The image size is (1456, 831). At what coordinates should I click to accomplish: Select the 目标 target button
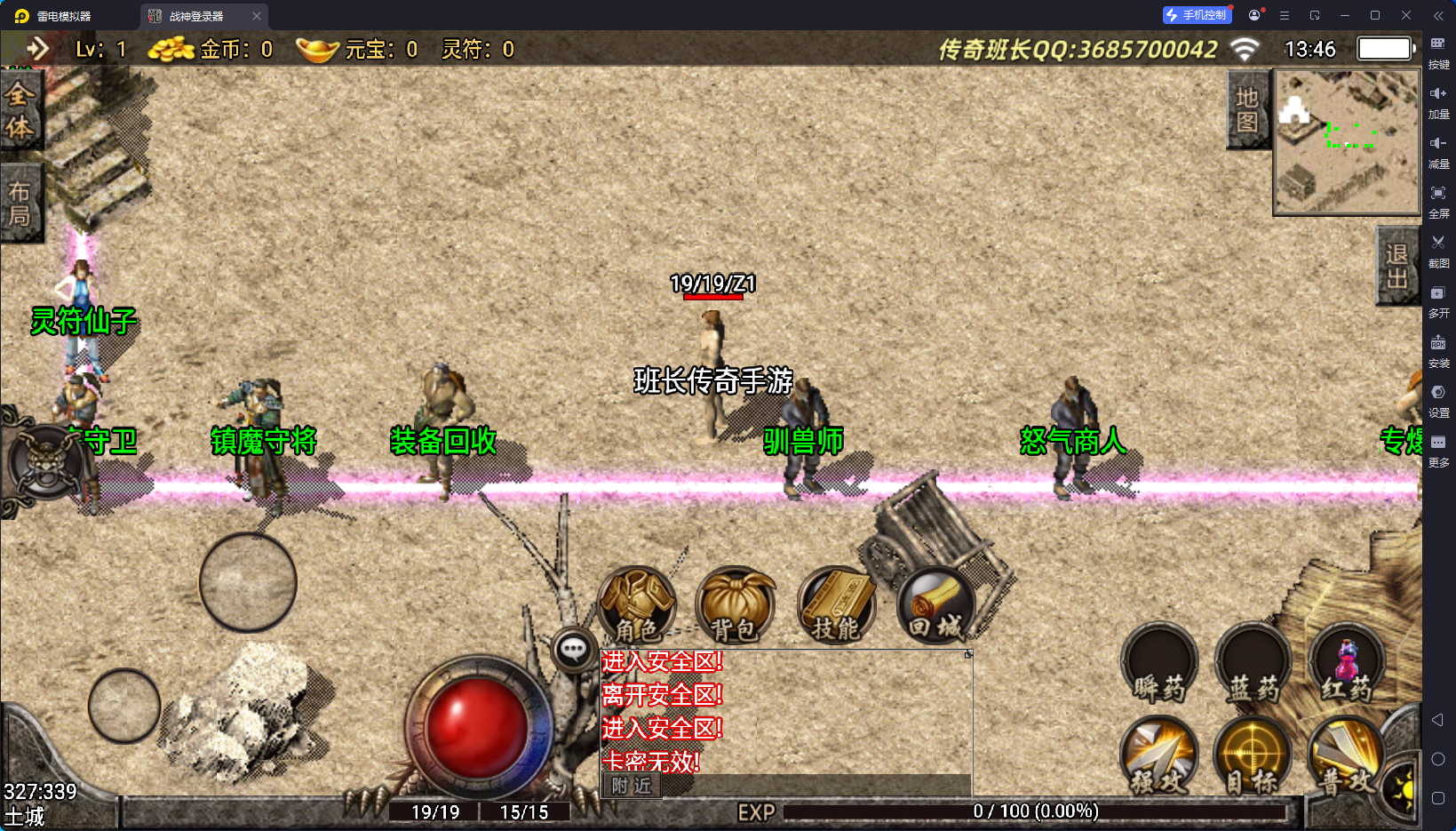click(x=1253, y=757)
